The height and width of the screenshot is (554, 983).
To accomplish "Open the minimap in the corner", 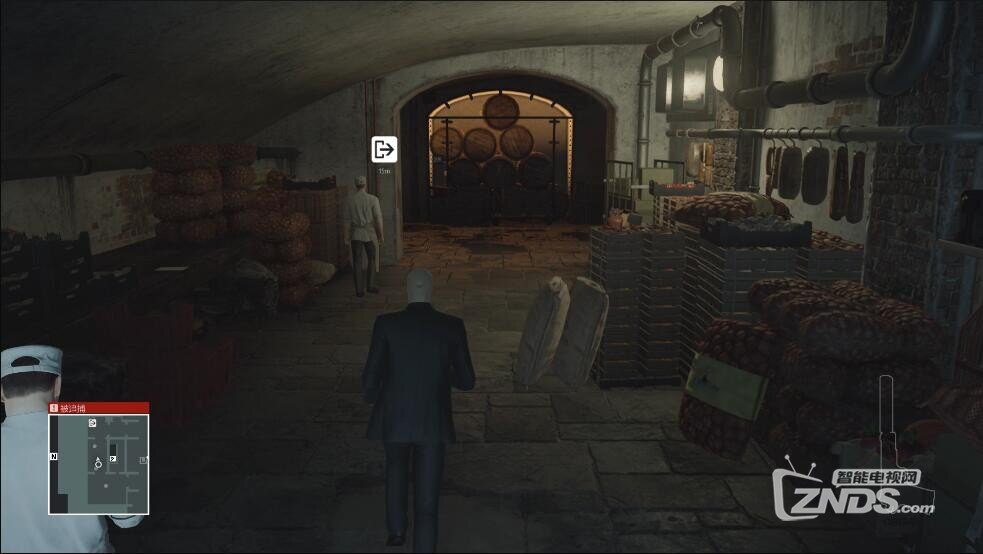I will [99, 463].
